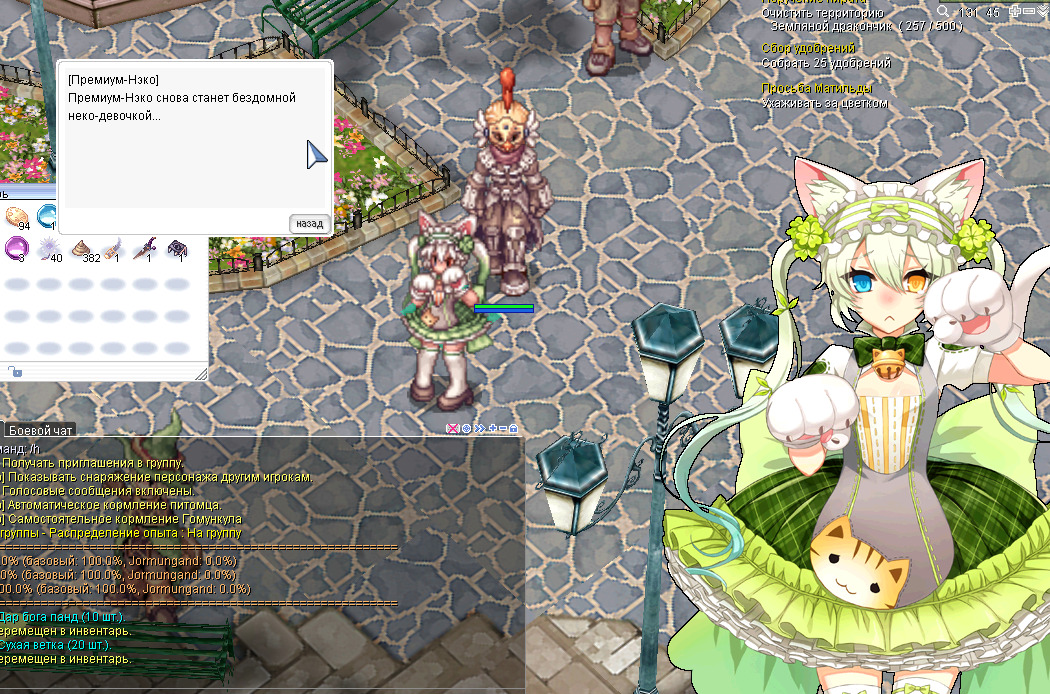
Task: Toggle the inventory window lock icon
Action: point(14,372)
